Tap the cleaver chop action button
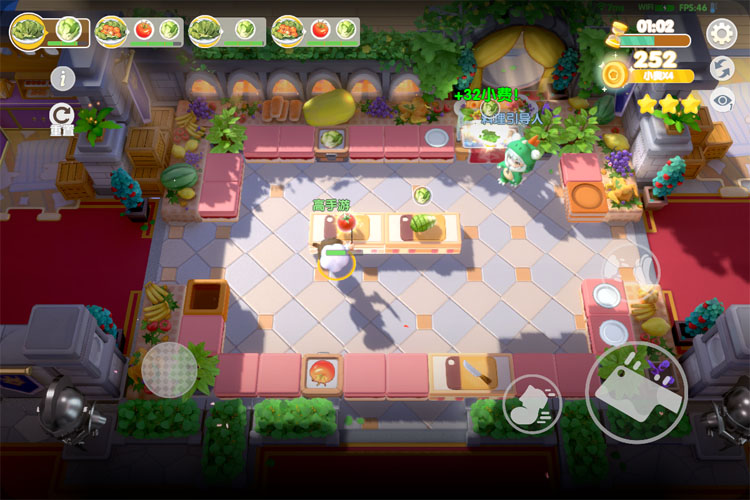Image resolution: width=750 pixels, height=500 pixels. click(636, 392)
